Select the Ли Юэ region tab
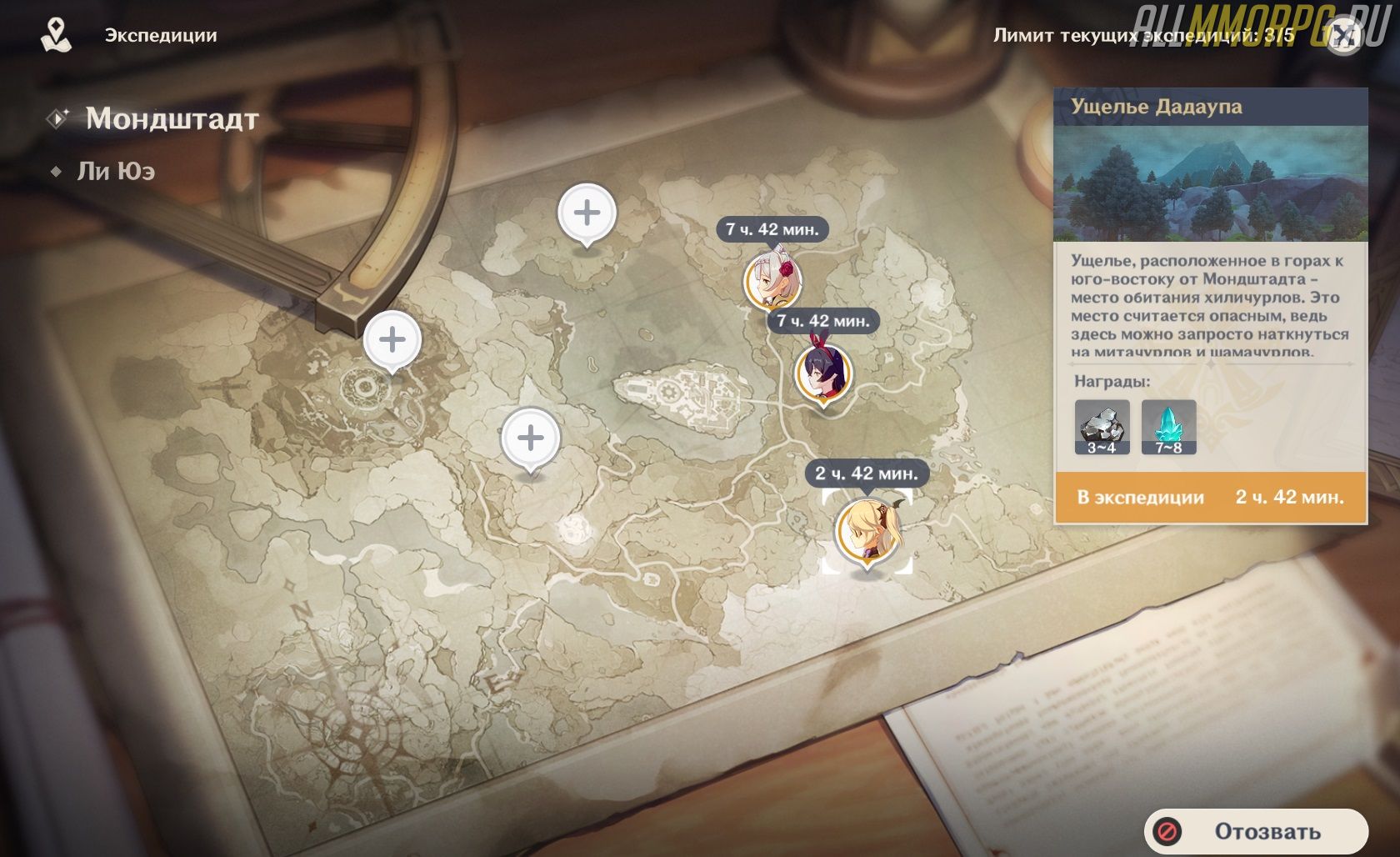Viewport: 1400px width, 857px height. pyautogui.click(x=116, y=171)
